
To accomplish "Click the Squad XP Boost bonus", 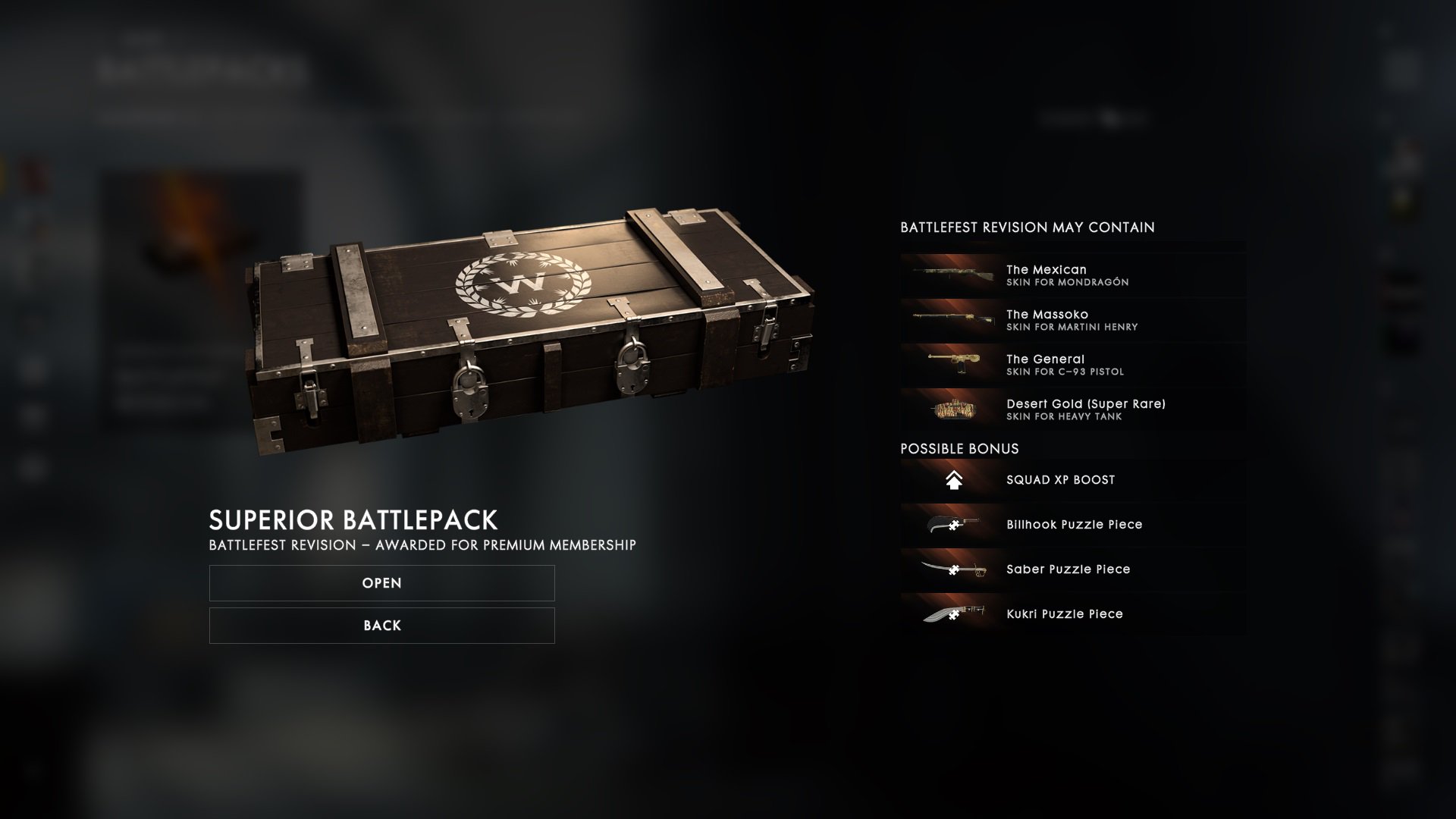I will click(x=1072, y=480).
